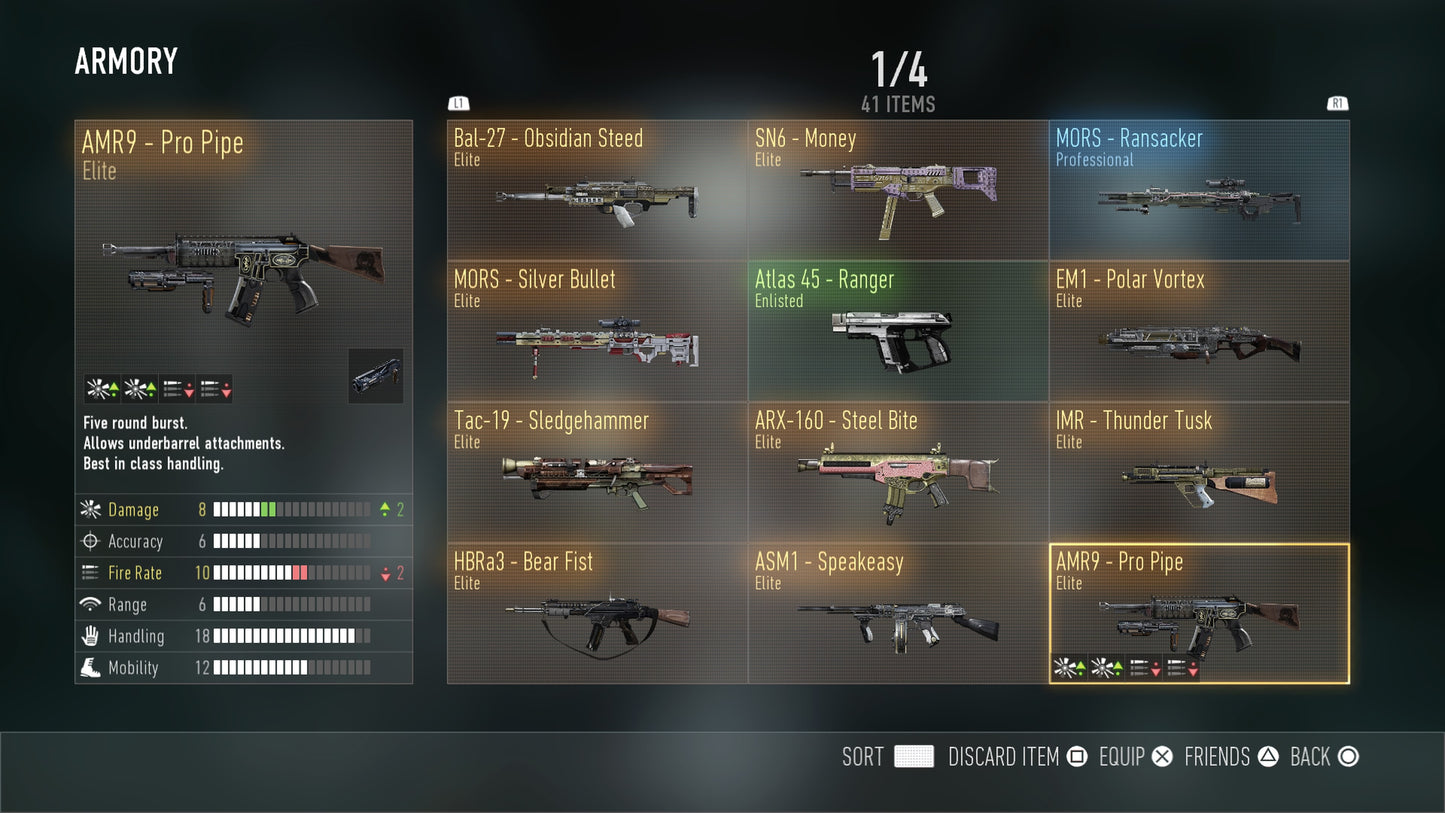Click the Mobility boot icon

[88, 668]
